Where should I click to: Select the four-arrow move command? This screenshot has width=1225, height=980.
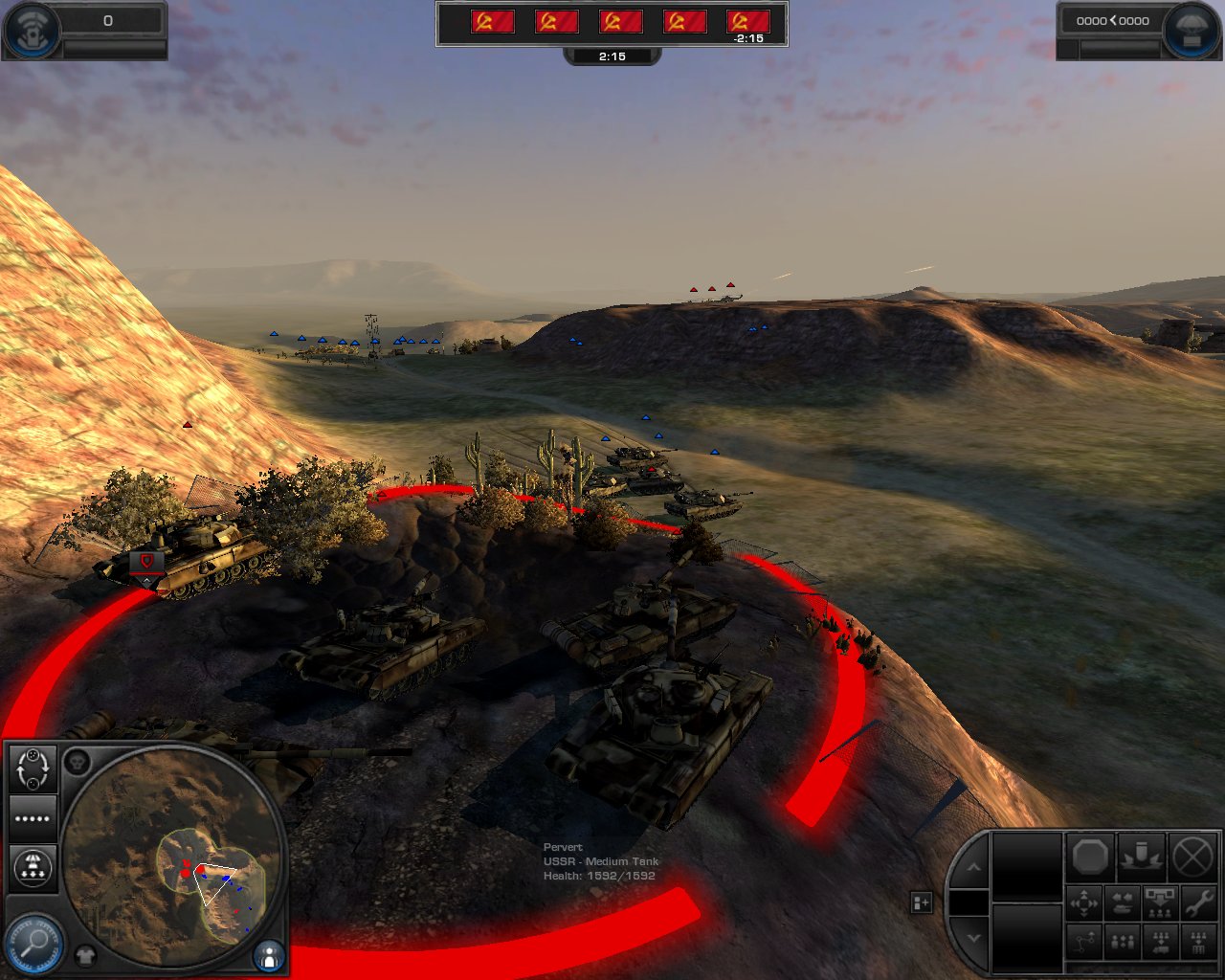click(1084, 902)
